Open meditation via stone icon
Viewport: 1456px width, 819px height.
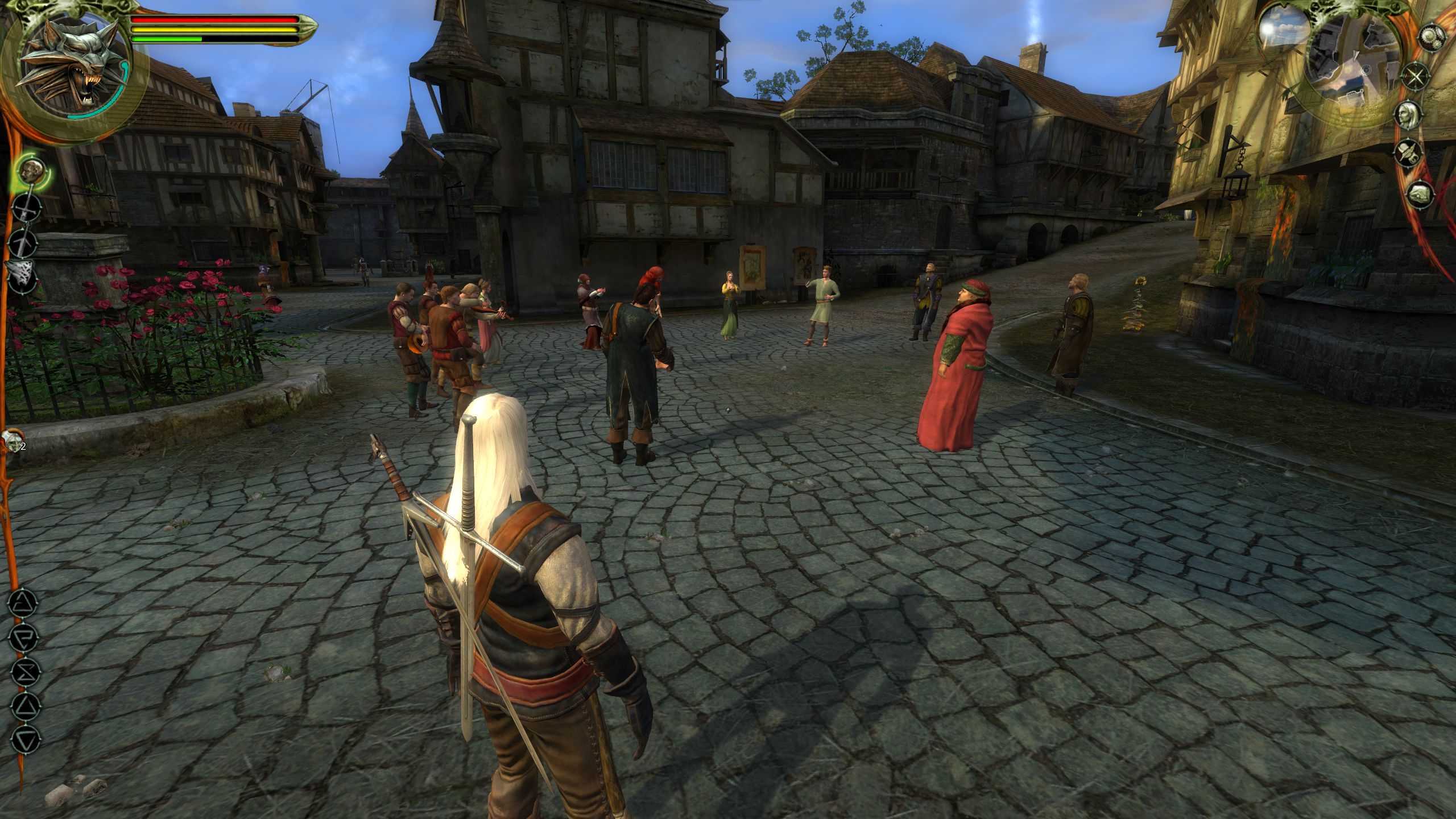tap(1419, 192)
